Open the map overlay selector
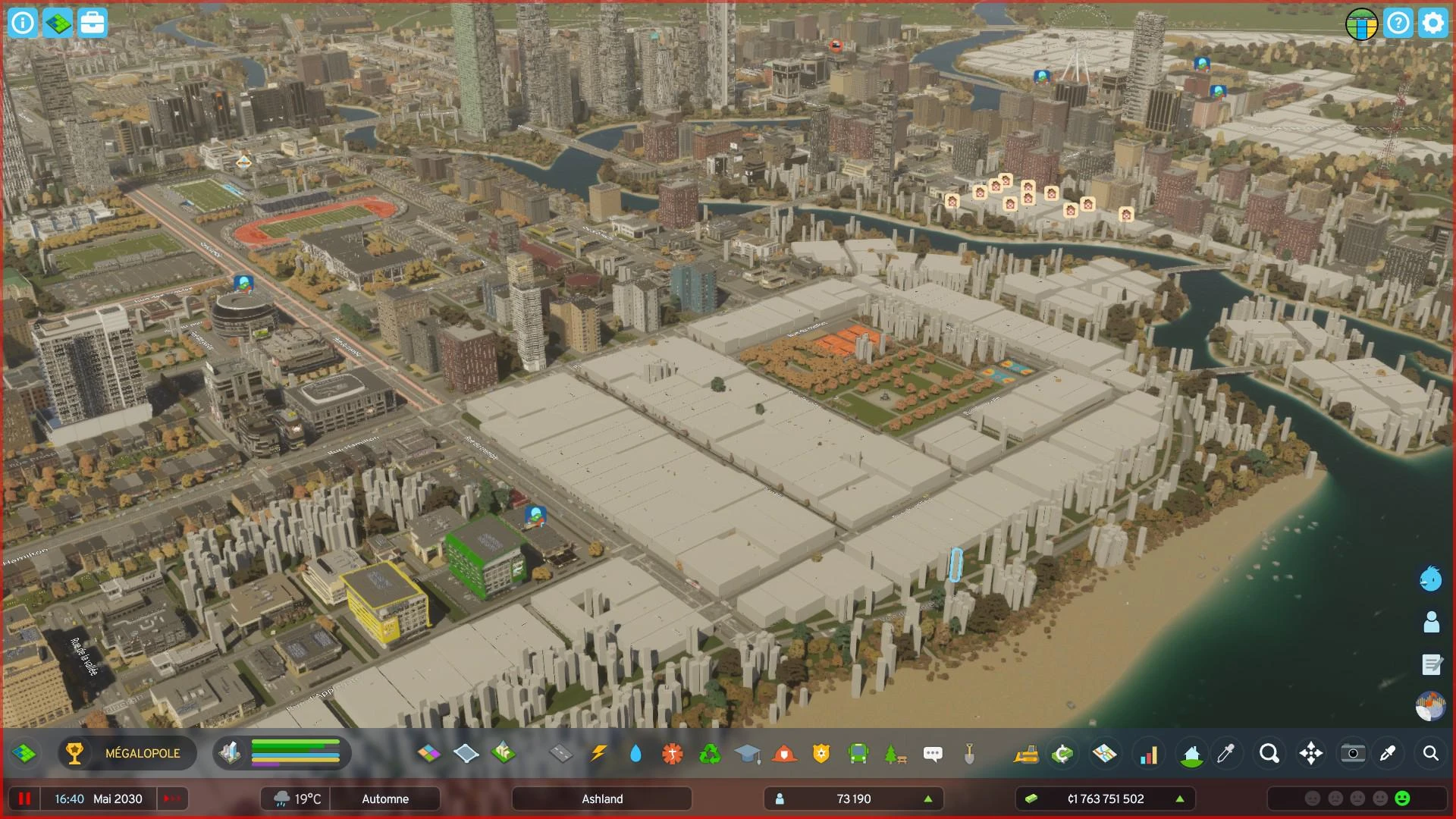 click(x=1104, y=754)
